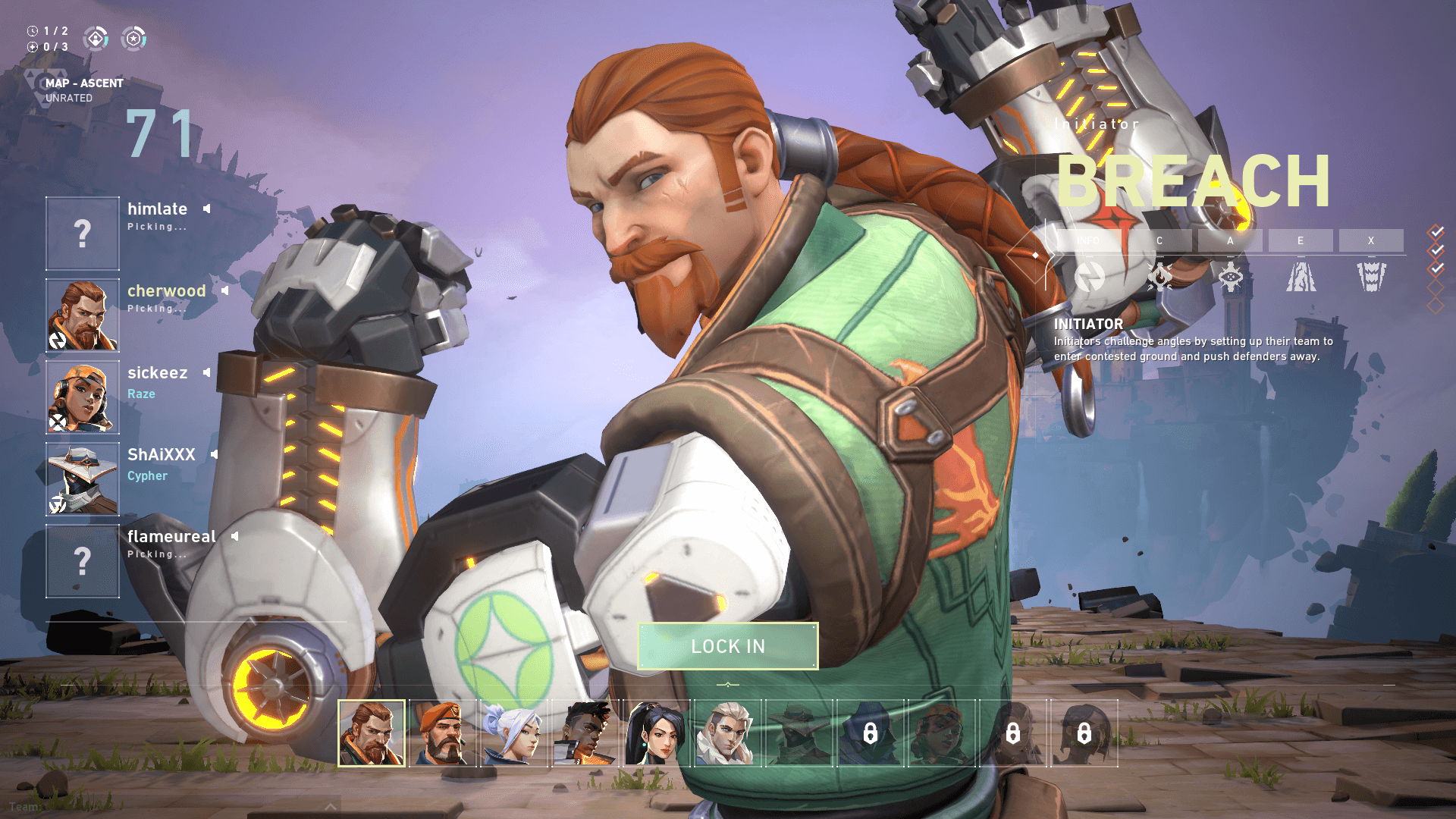
Task: Click ShAiXXX's Cypher player portrait
Action: [83, 479]
